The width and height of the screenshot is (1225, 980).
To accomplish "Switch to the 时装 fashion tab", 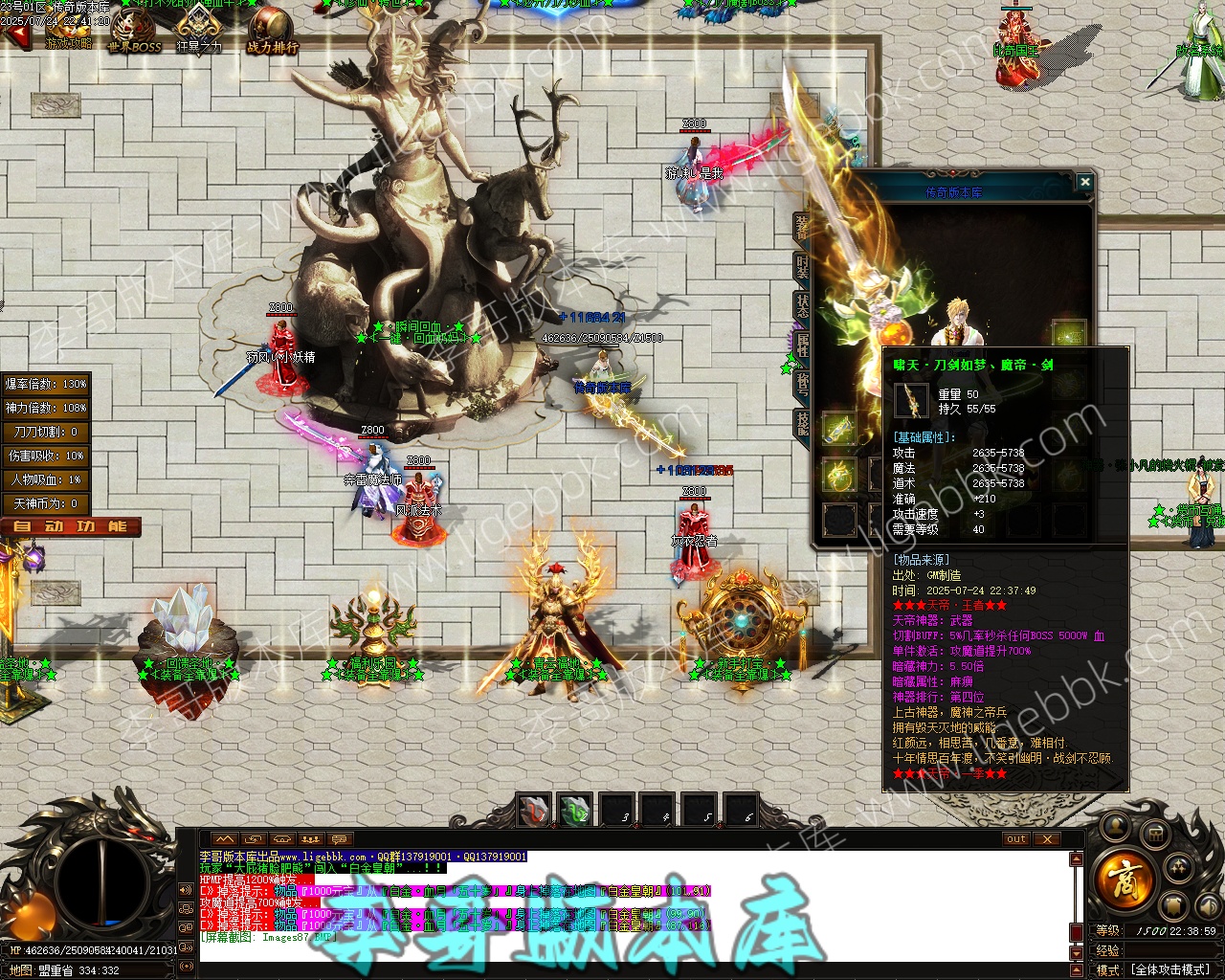I will point(802,267).
